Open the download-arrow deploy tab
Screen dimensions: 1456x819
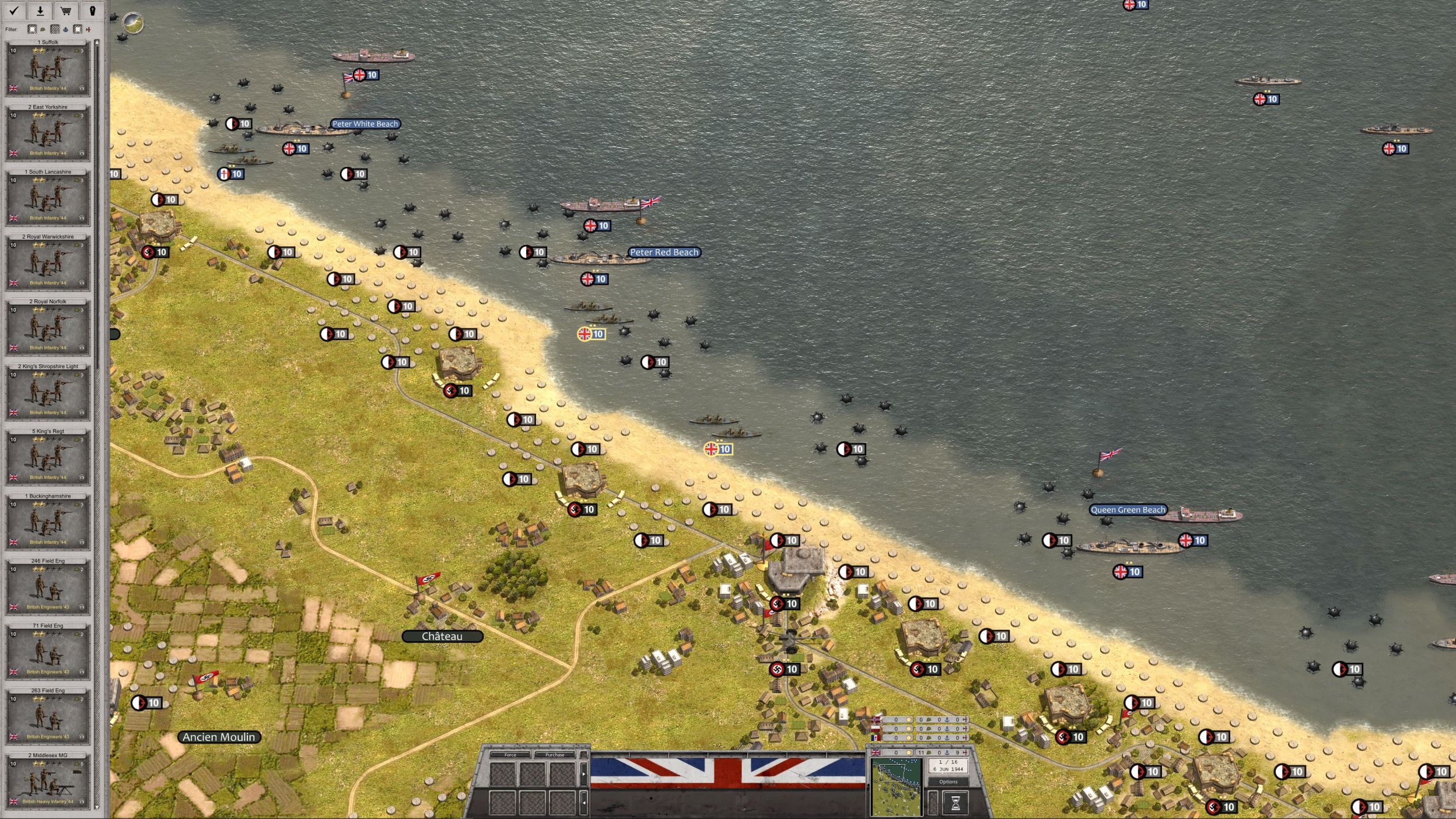tap(40, 10)
